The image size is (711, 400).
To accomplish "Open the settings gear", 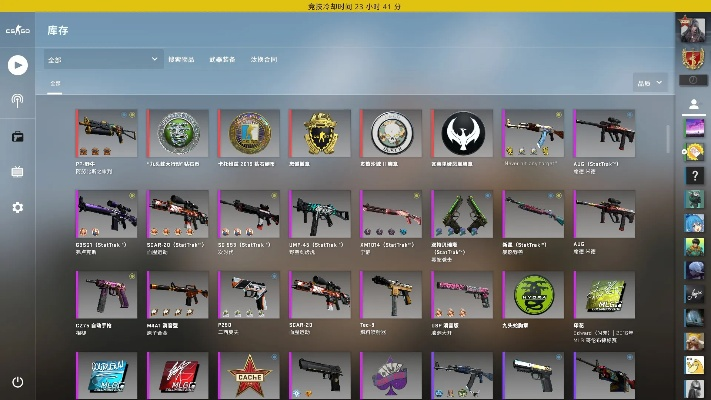I will (x=17, y=207).
